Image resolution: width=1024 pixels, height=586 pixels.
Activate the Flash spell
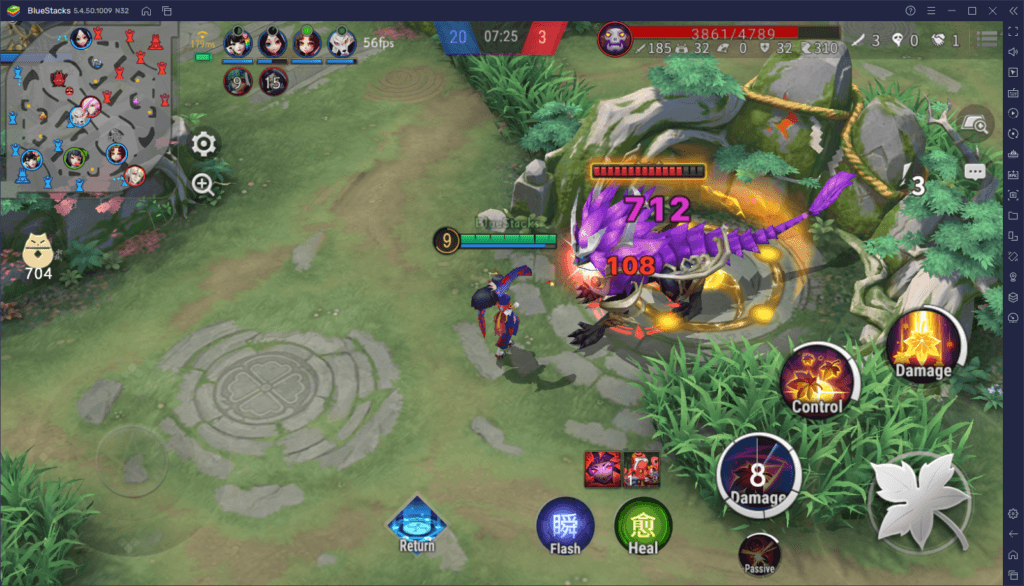pos(565,526)
